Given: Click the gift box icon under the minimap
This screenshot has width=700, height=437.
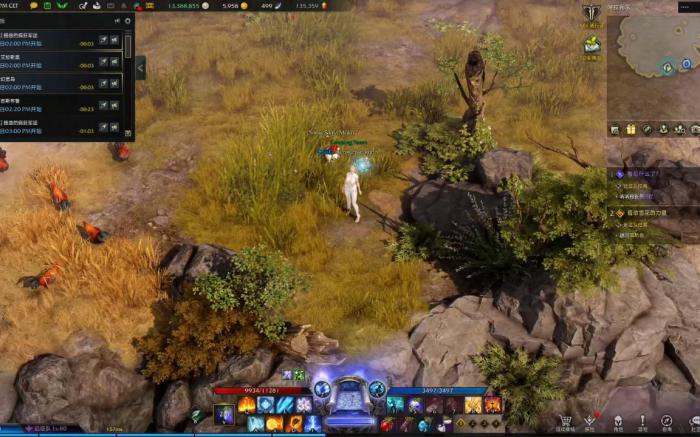Looking at the screenshot, I should coord(631,129).
